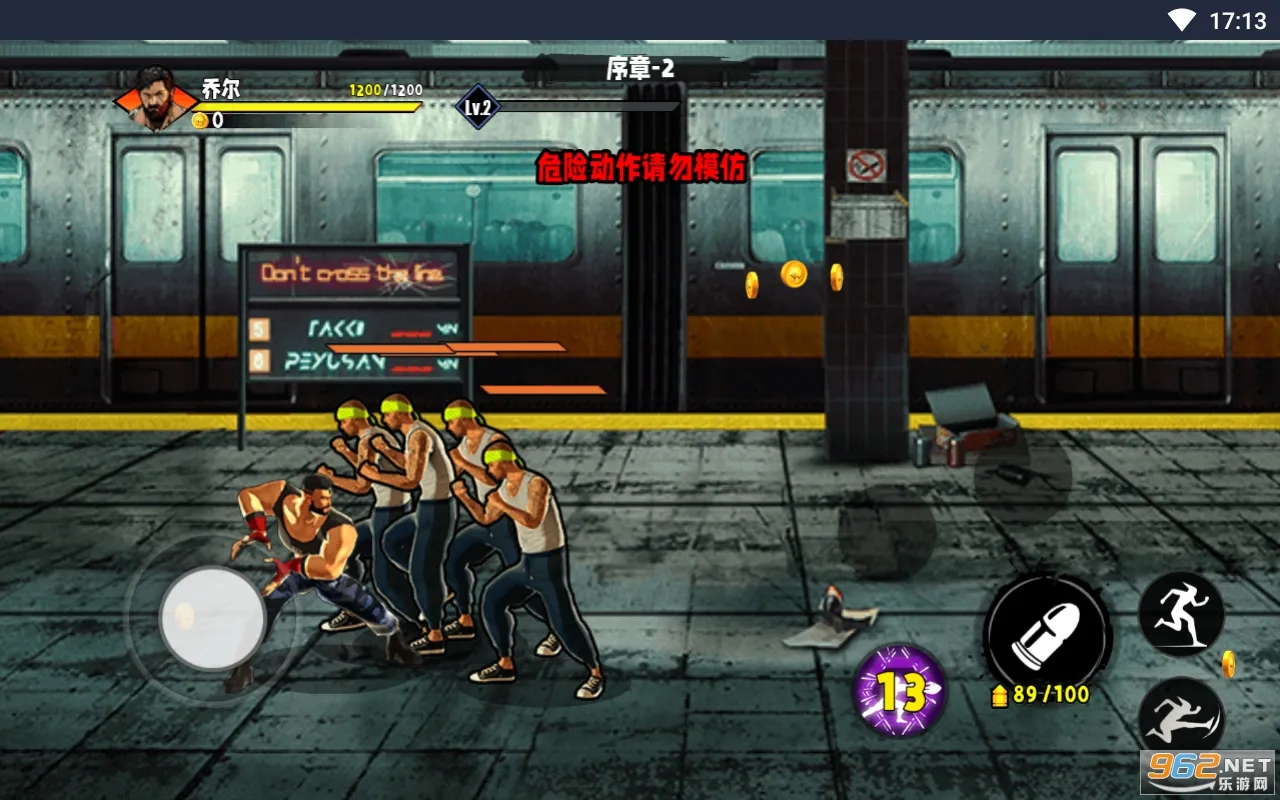Select Joel's character portrait

[156, 98]
